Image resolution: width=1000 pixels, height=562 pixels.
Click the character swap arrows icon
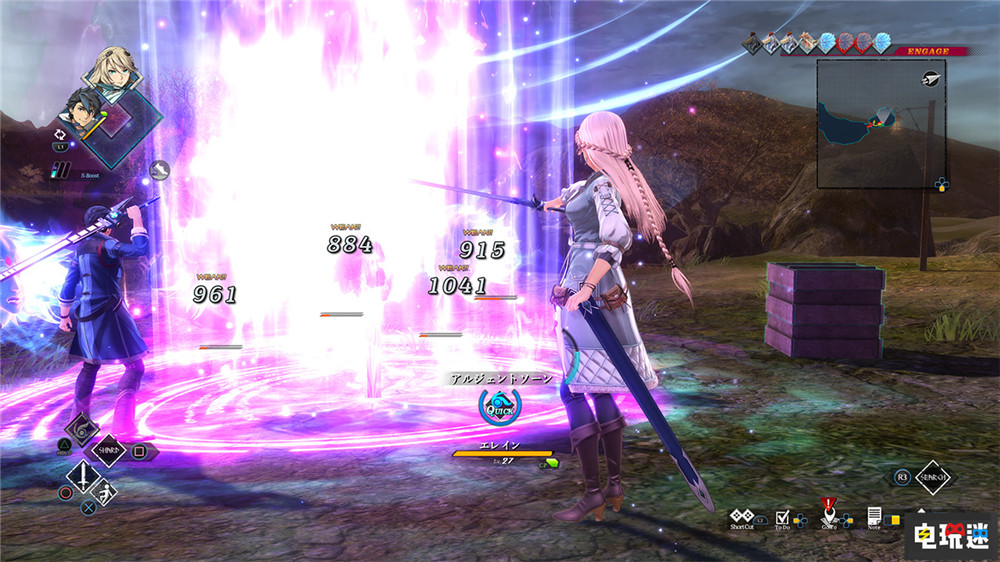click(60, 133)
